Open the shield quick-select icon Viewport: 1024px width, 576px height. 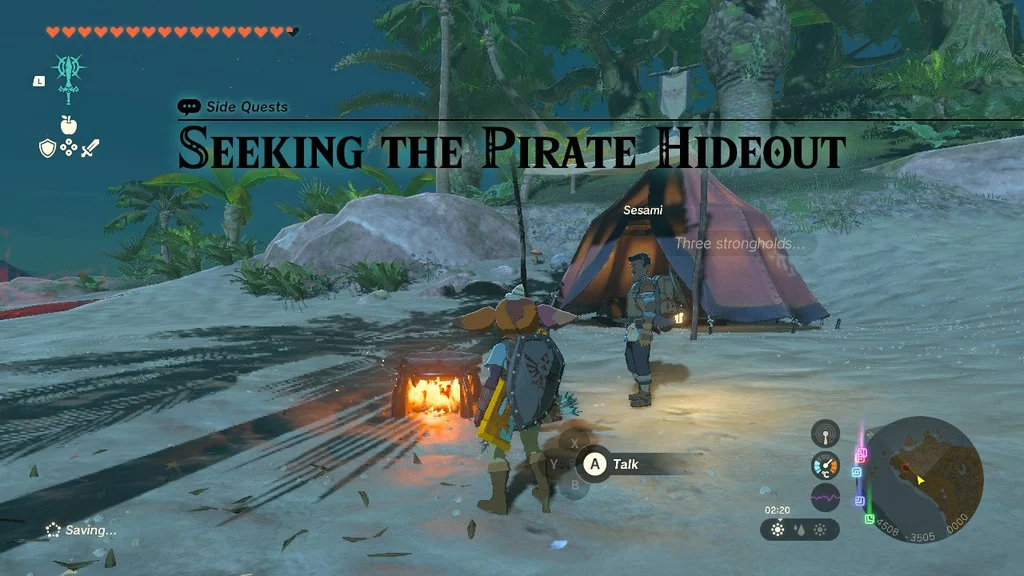pyautogui.click(x=47, y=148)
